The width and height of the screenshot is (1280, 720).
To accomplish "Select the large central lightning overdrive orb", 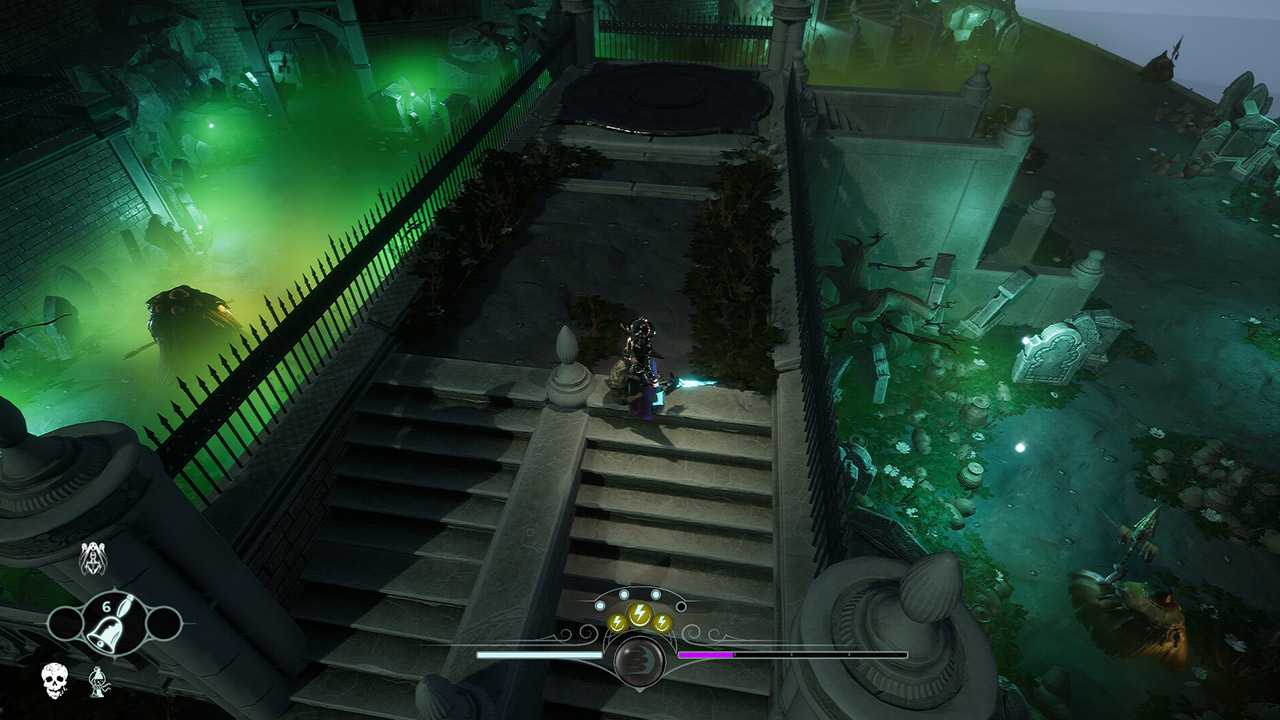I will pyautogui.click(x=640, y=613).
